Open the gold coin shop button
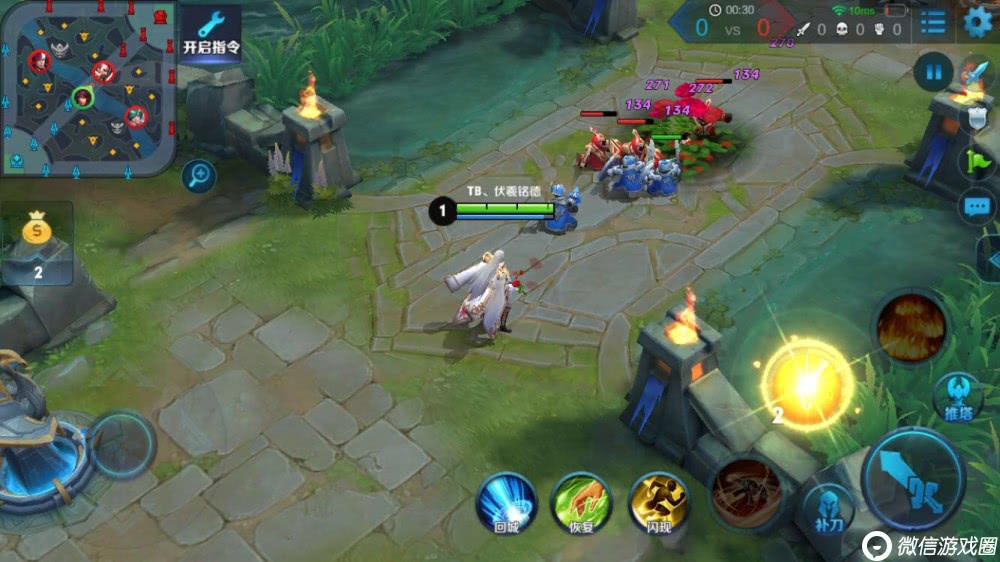This screenshot has height=562, width=1000. (x=38, y=242)
